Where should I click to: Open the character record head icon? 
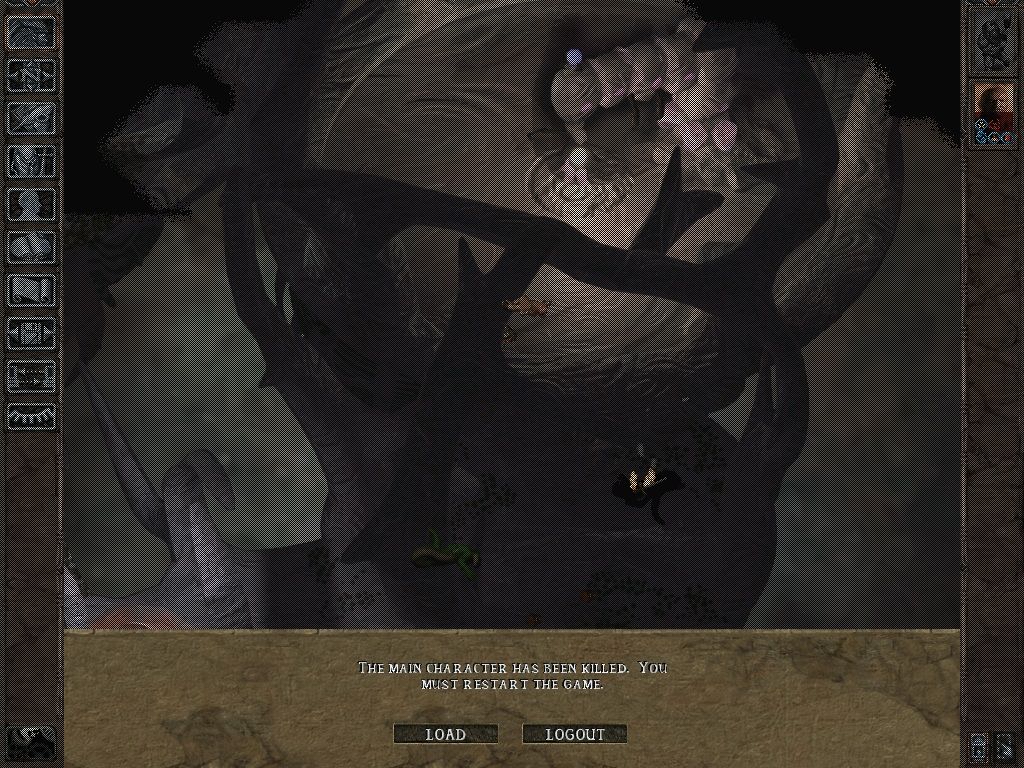[32, 204]
